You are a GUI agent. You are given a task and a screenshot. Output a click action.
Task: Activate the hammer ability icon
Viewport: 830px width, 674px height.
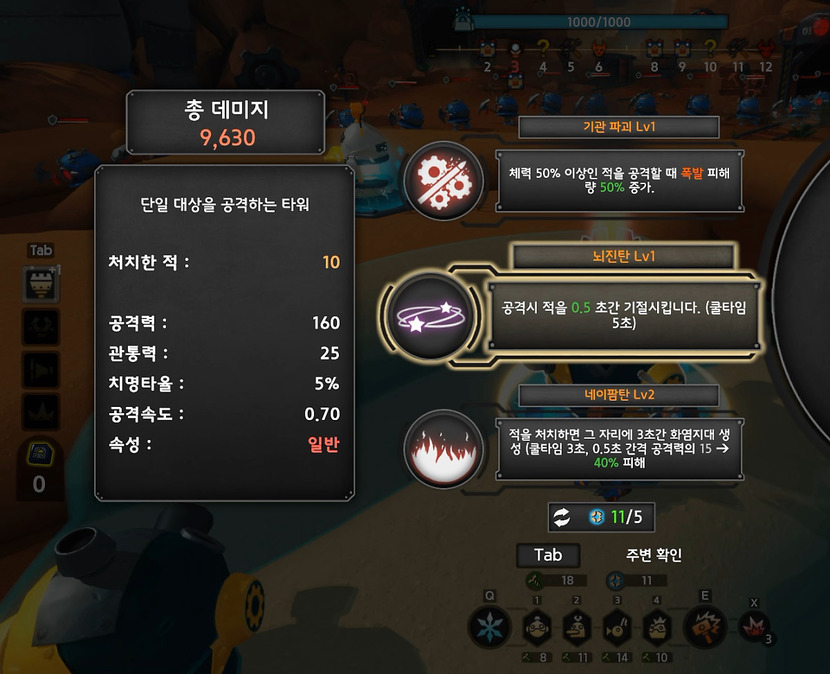tap(705, 627)
